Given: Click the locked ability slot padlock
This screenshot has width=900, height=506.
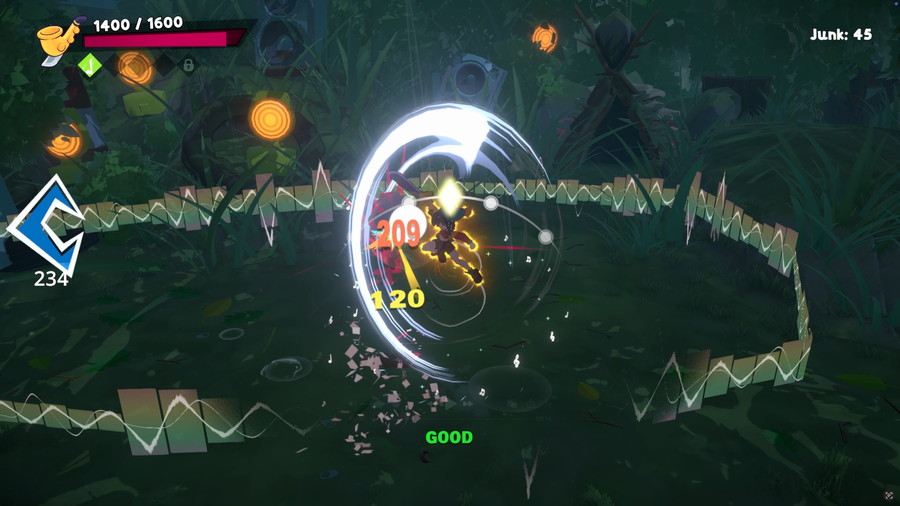Looking at the screenshot, I should pyautogui.click(x=187, y=66).
